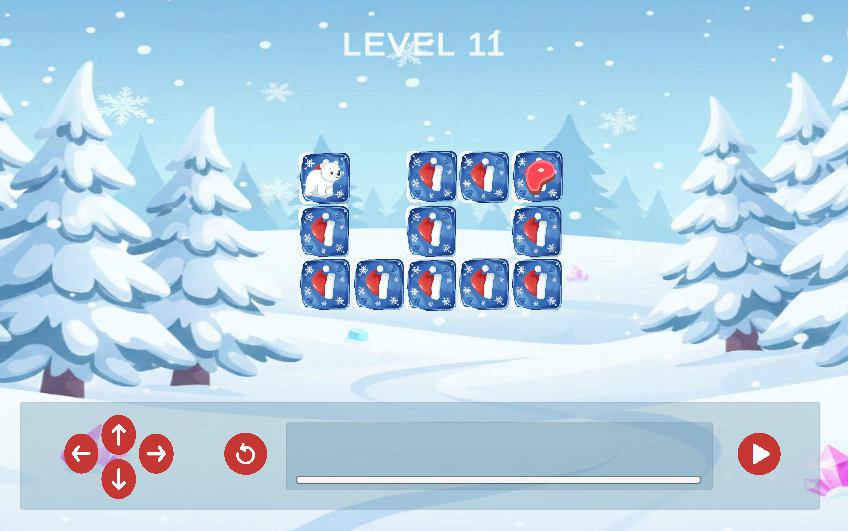This screenshot has height=531, width=848.
Task: Add a left arrow move
Action: (81, 454)
